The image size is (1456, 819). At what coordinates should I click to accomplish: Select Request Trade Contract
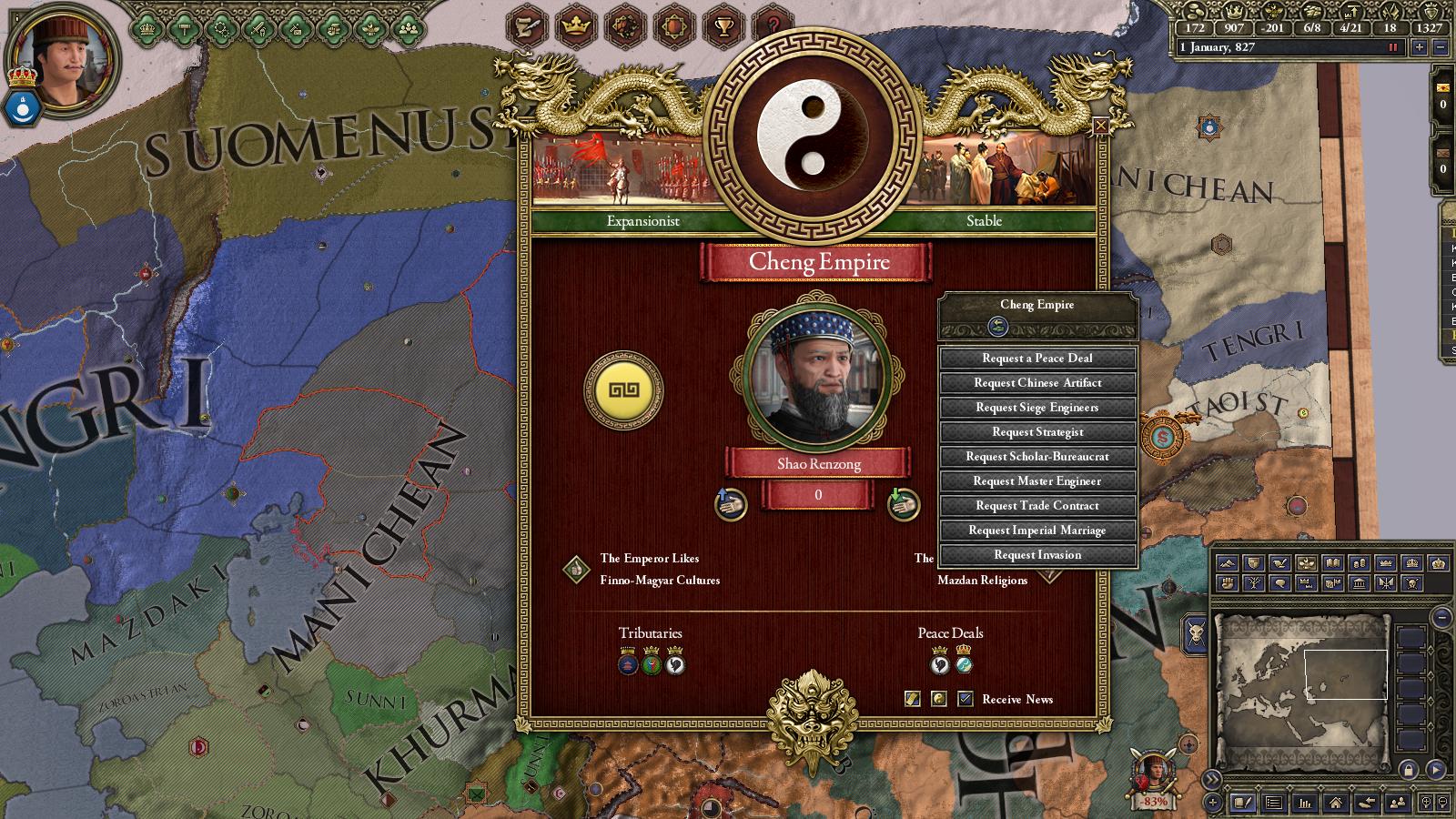(x=1037, y=506)
